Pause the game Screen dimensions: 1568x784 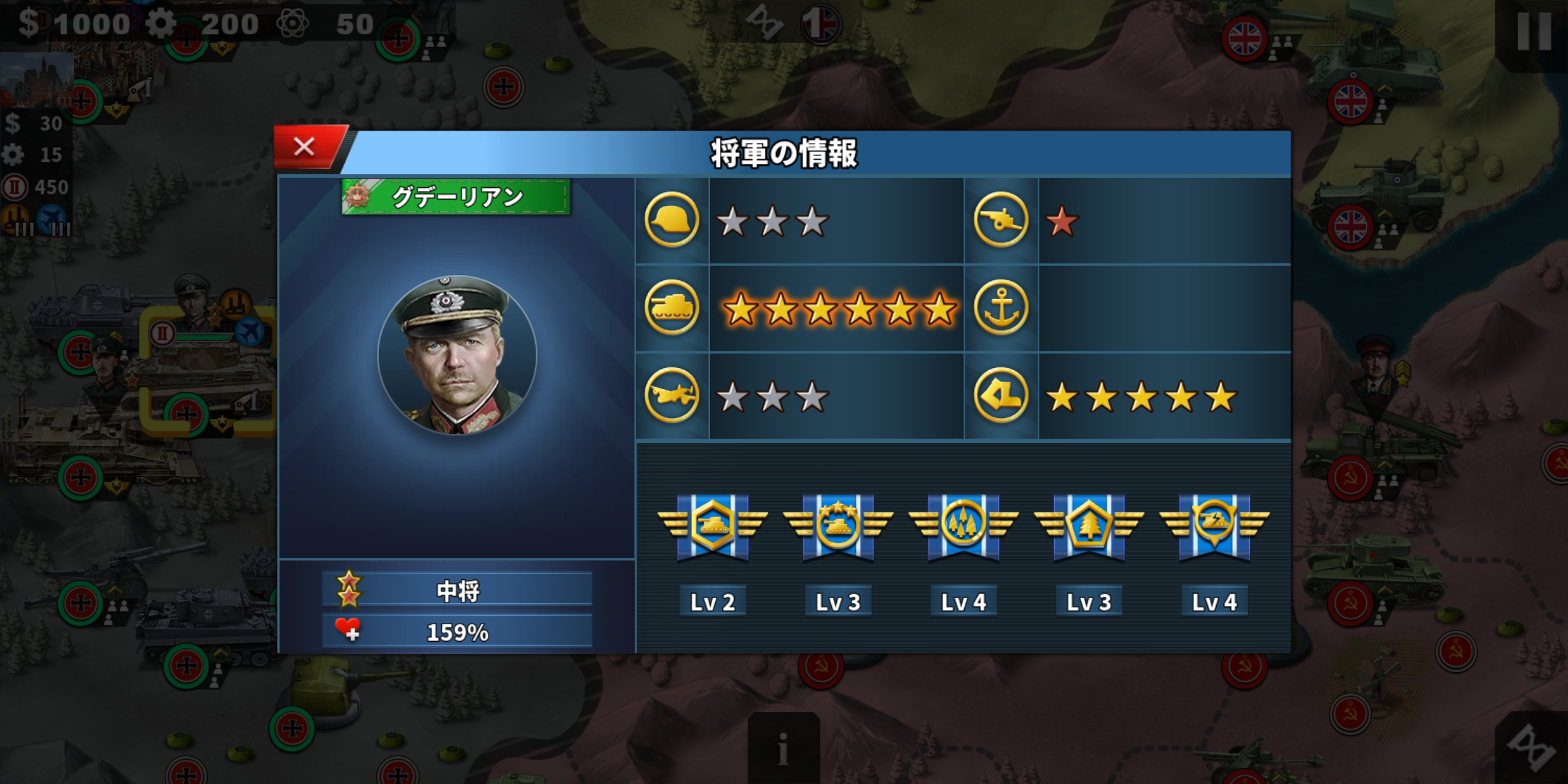1533,33
